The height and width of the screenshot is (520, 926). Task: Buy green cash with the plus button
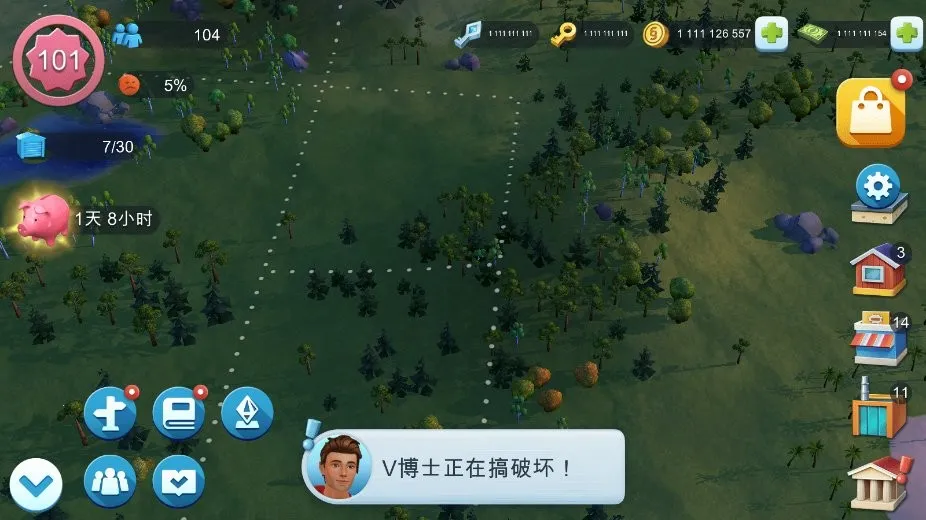(907, 34)
